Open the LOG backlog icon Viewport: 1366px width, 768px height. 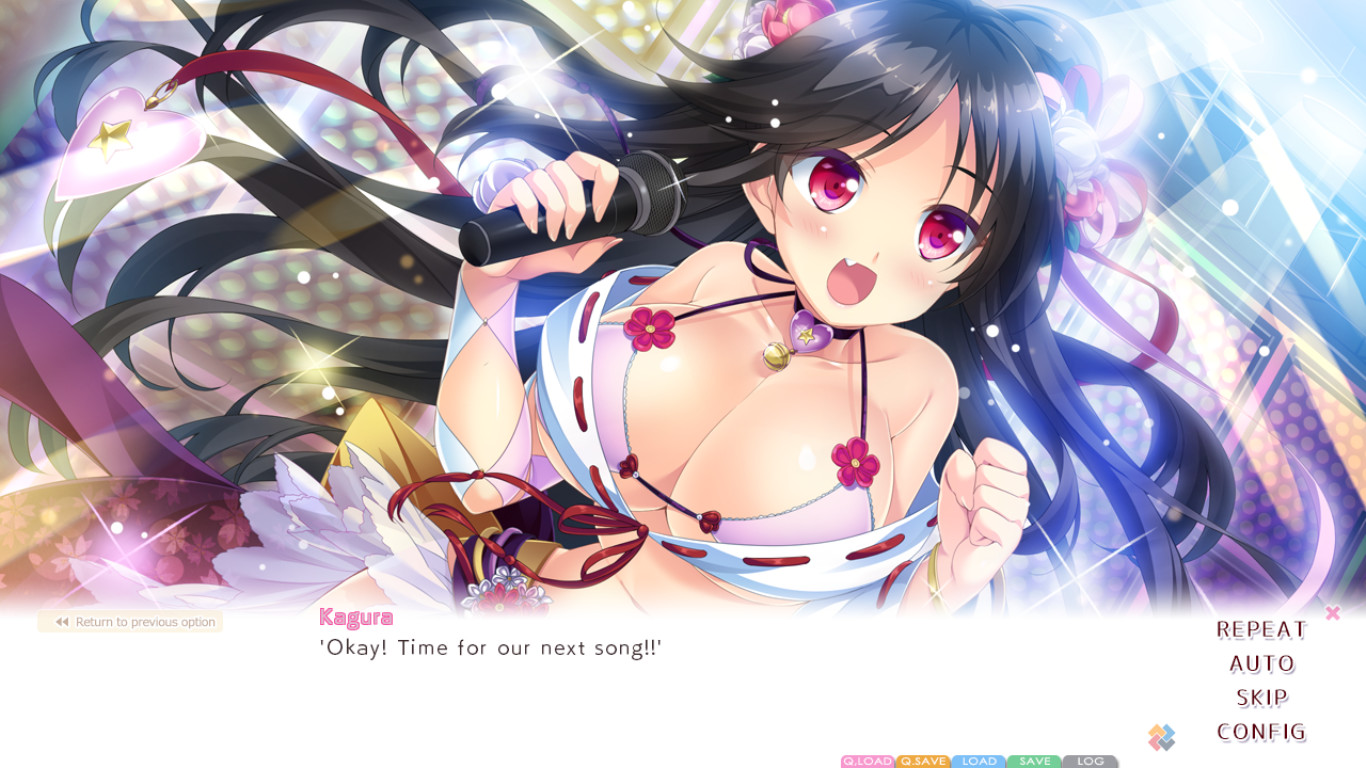point(1088,761)
